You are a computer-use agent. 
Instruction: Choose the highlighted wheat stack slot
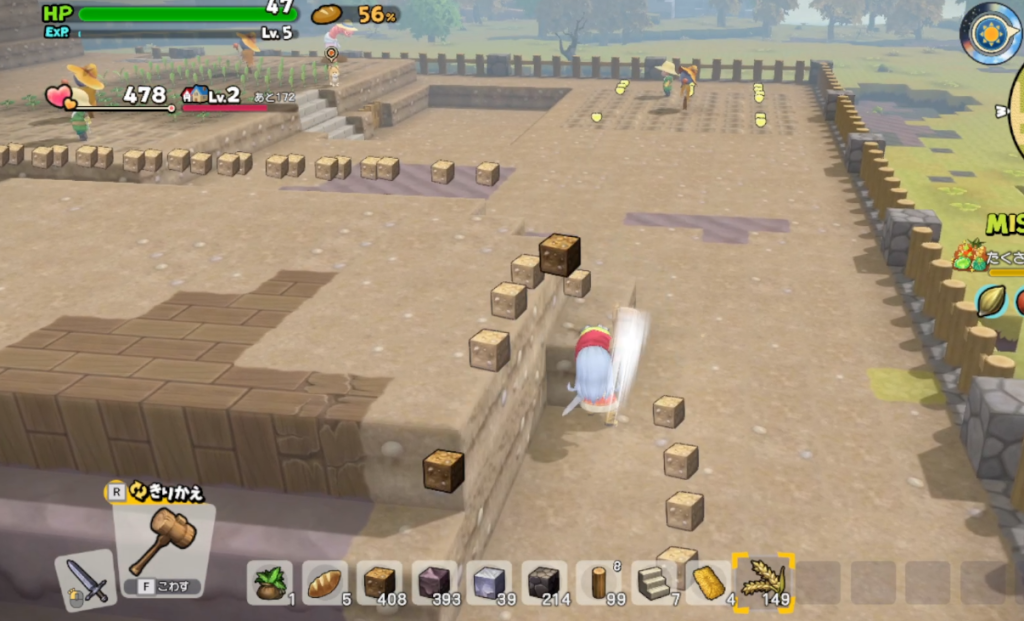[x=763, y=582]
